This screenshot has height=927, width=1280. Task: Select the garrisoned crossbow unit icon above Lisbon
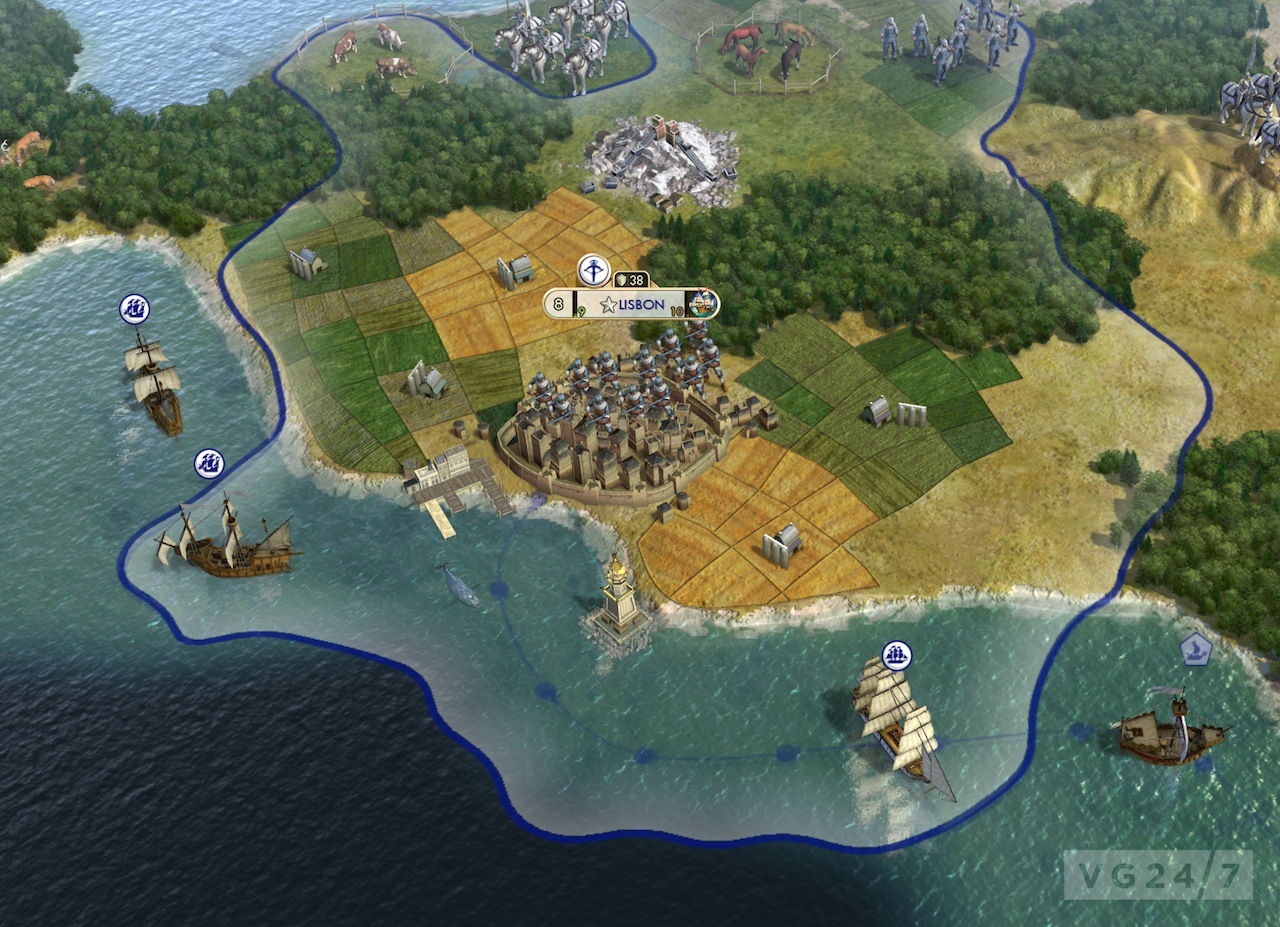point(593,270)
